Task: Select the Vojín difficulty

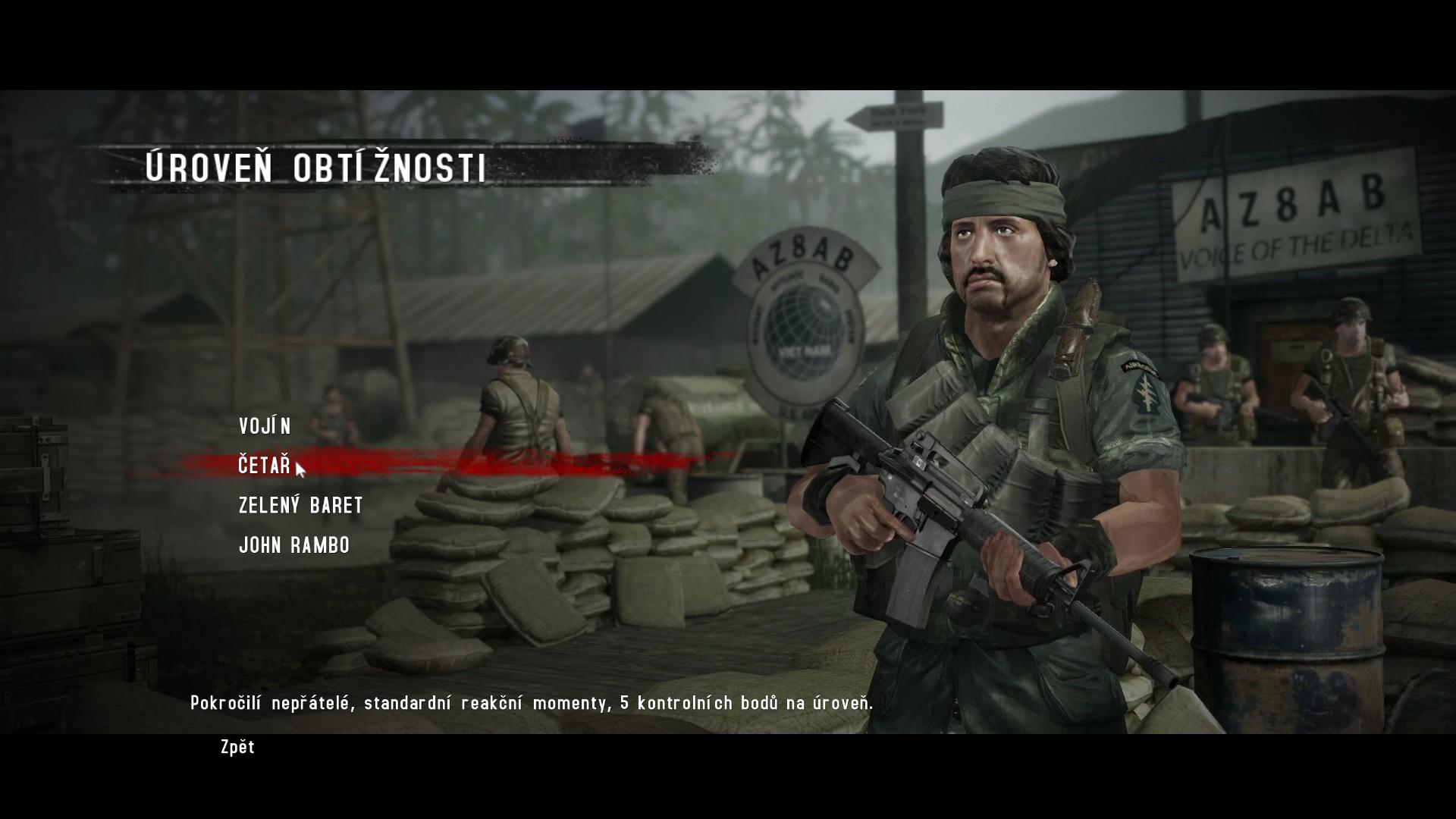Action: (265, 426)
